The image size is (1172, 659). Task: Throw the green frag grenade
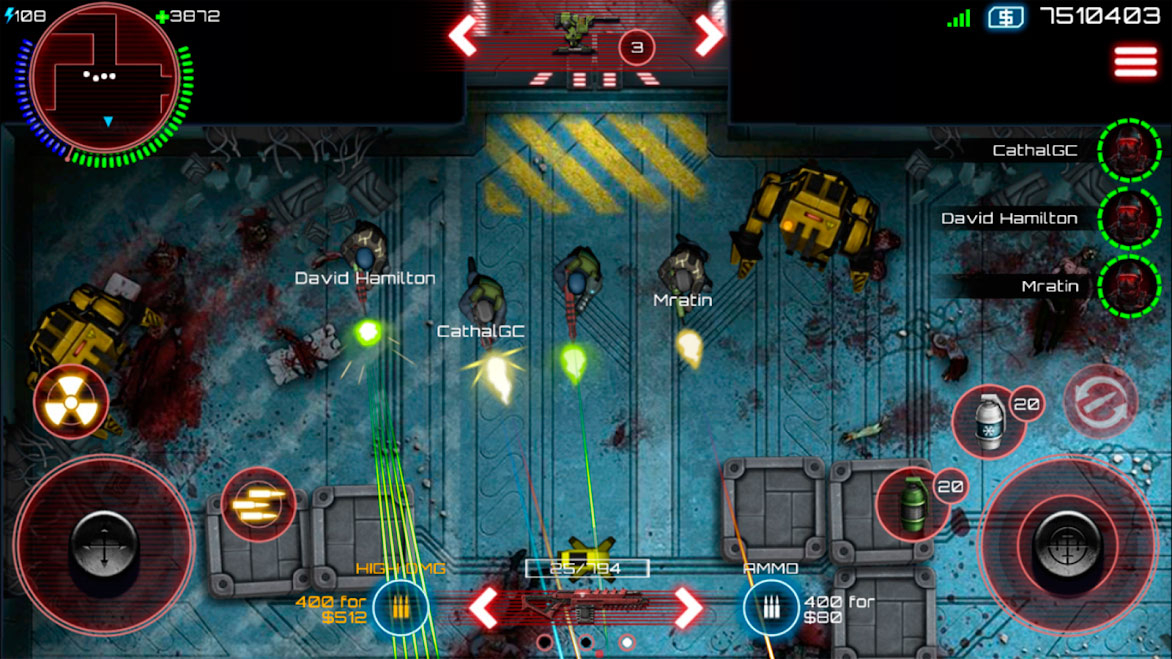911,504
